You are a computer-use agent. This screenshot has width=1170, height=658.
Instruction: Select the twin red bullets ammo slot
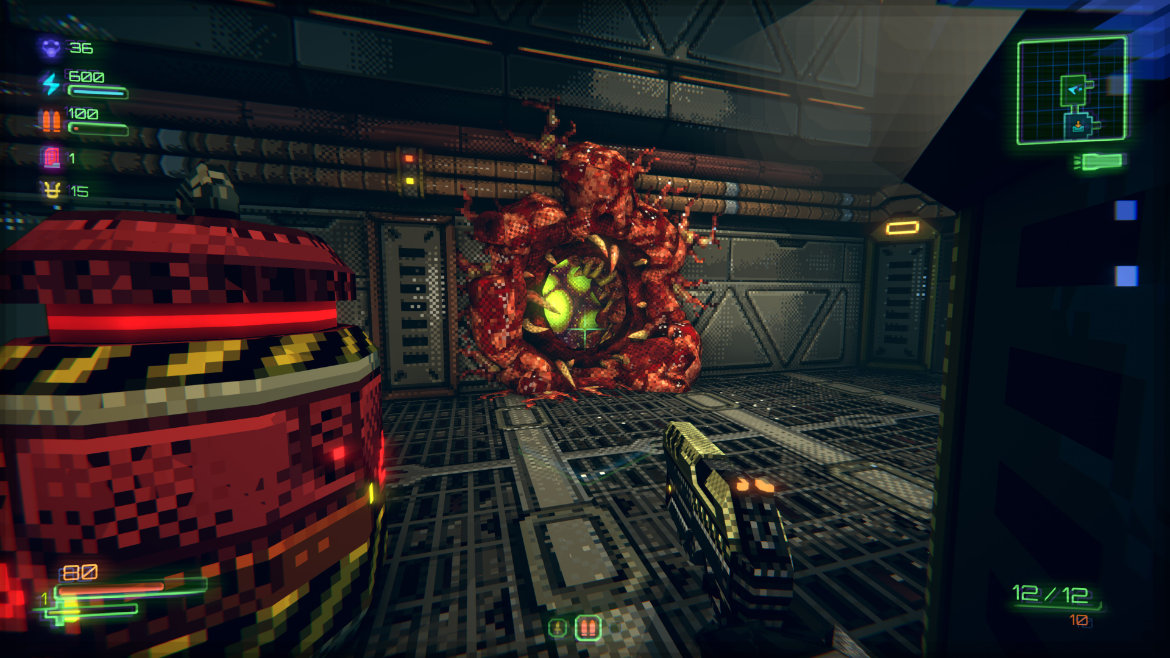[x=588, y=629]
